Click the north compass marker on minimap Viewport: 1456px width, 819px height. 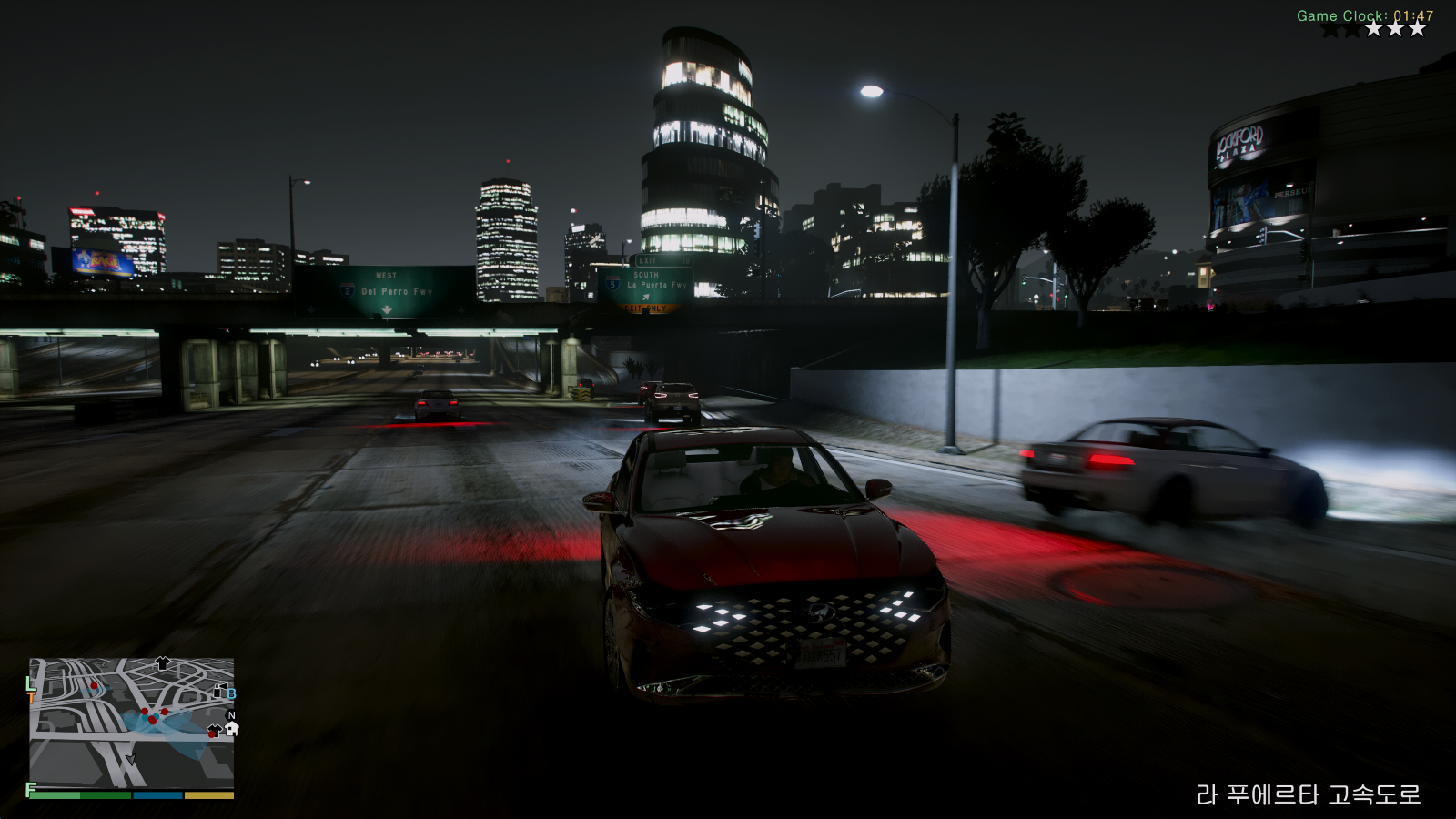click(x=230, y=715)
